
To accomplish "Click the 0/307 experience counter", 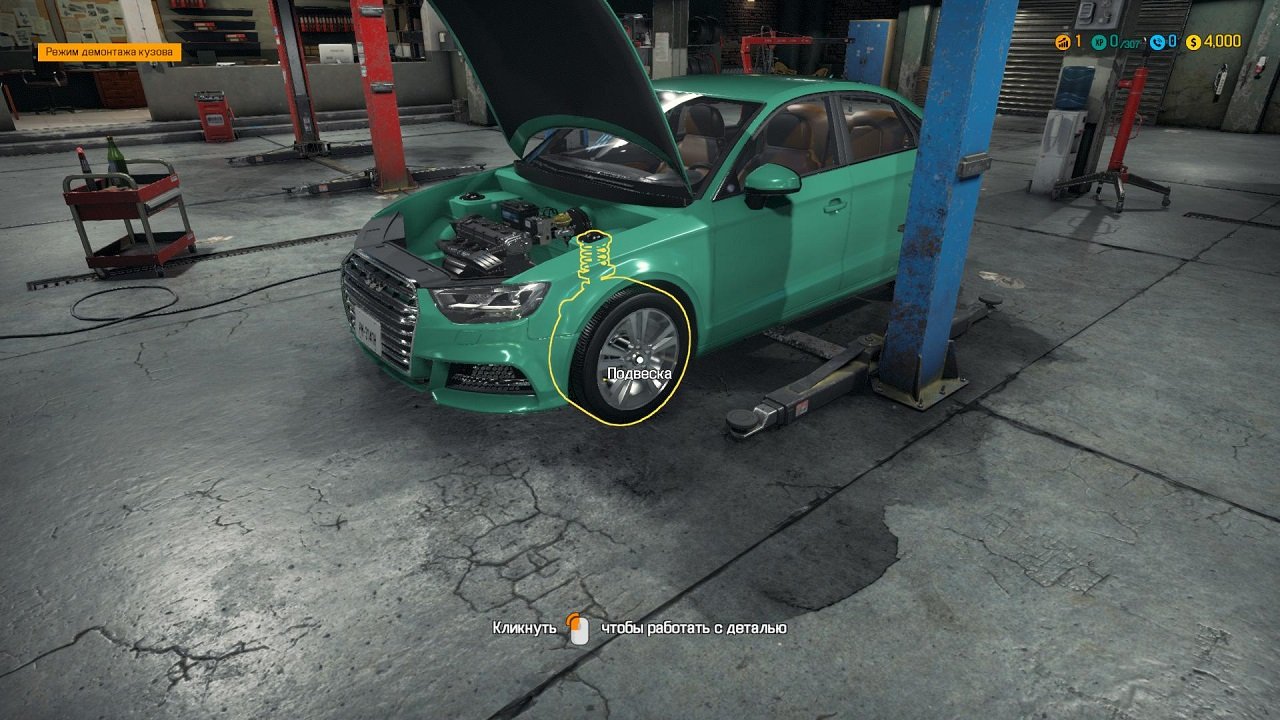I will coord(1122,42).
